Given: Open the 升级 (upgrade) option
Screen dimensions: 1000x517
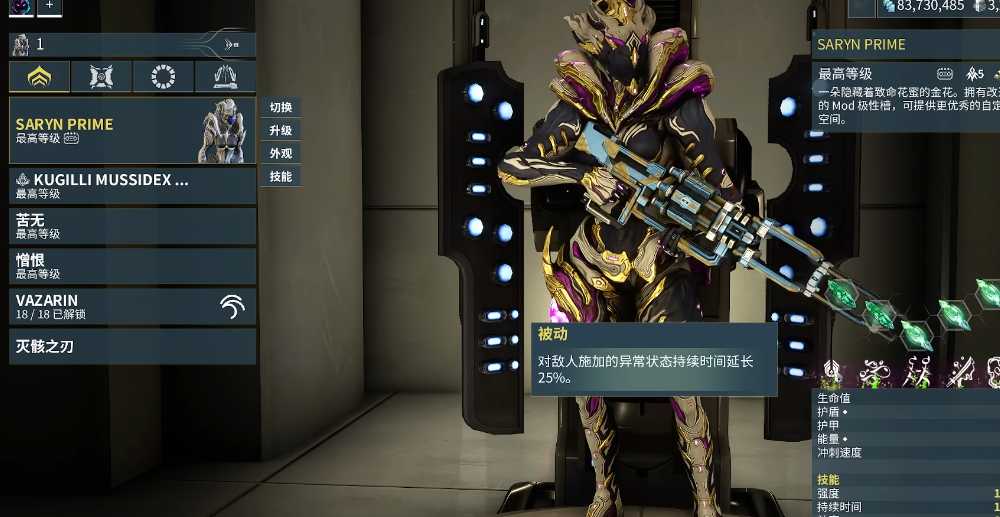Looking at the screenshot, I should [x=280, y=131].
